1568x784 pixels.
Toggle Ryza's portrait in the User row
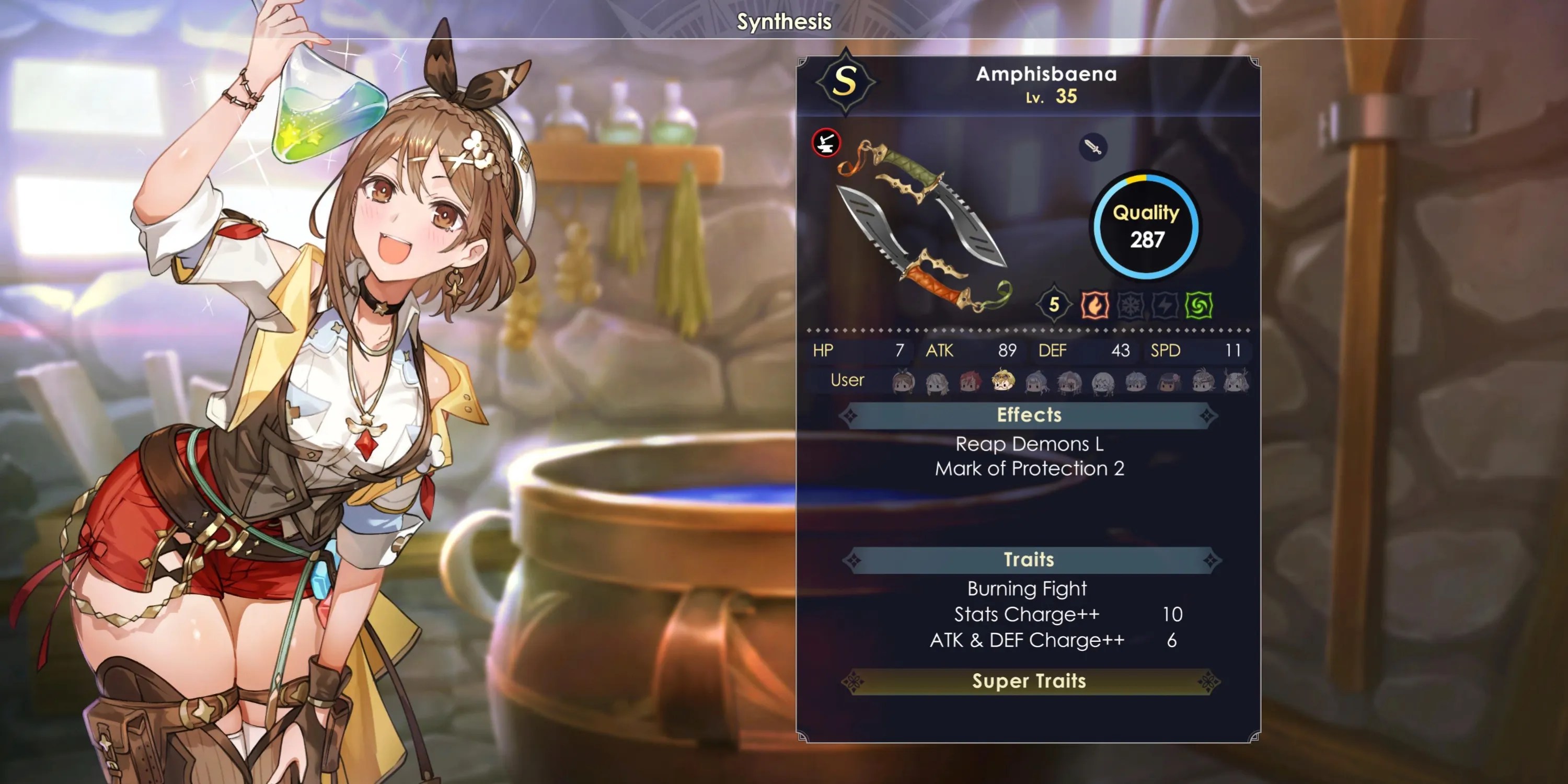tap(903, 382)
